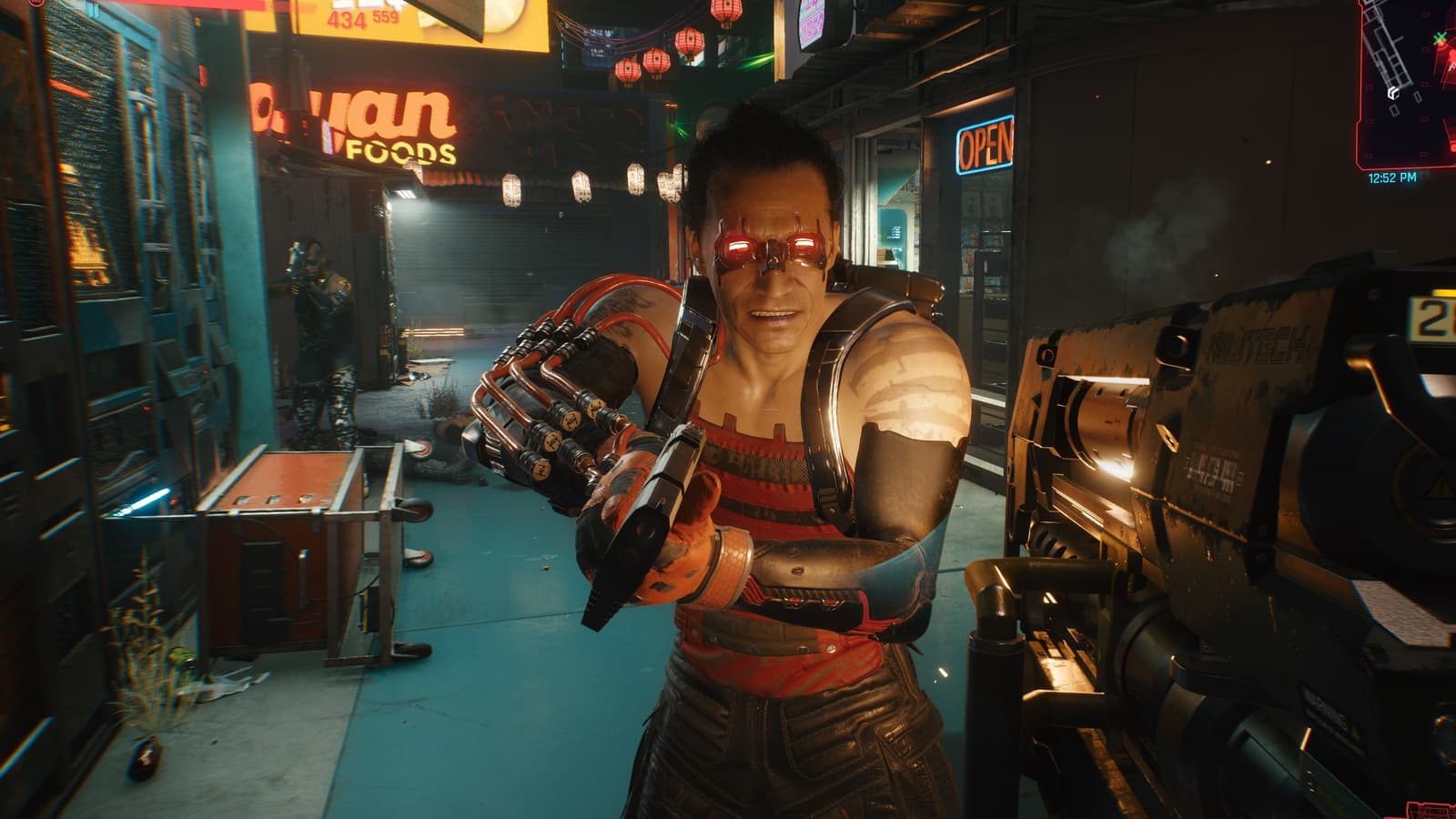Image resolution: width=1456 pixels, height=819 pixels.
Task: Select the white cube marker on minimap
Action: point(1392,92)
